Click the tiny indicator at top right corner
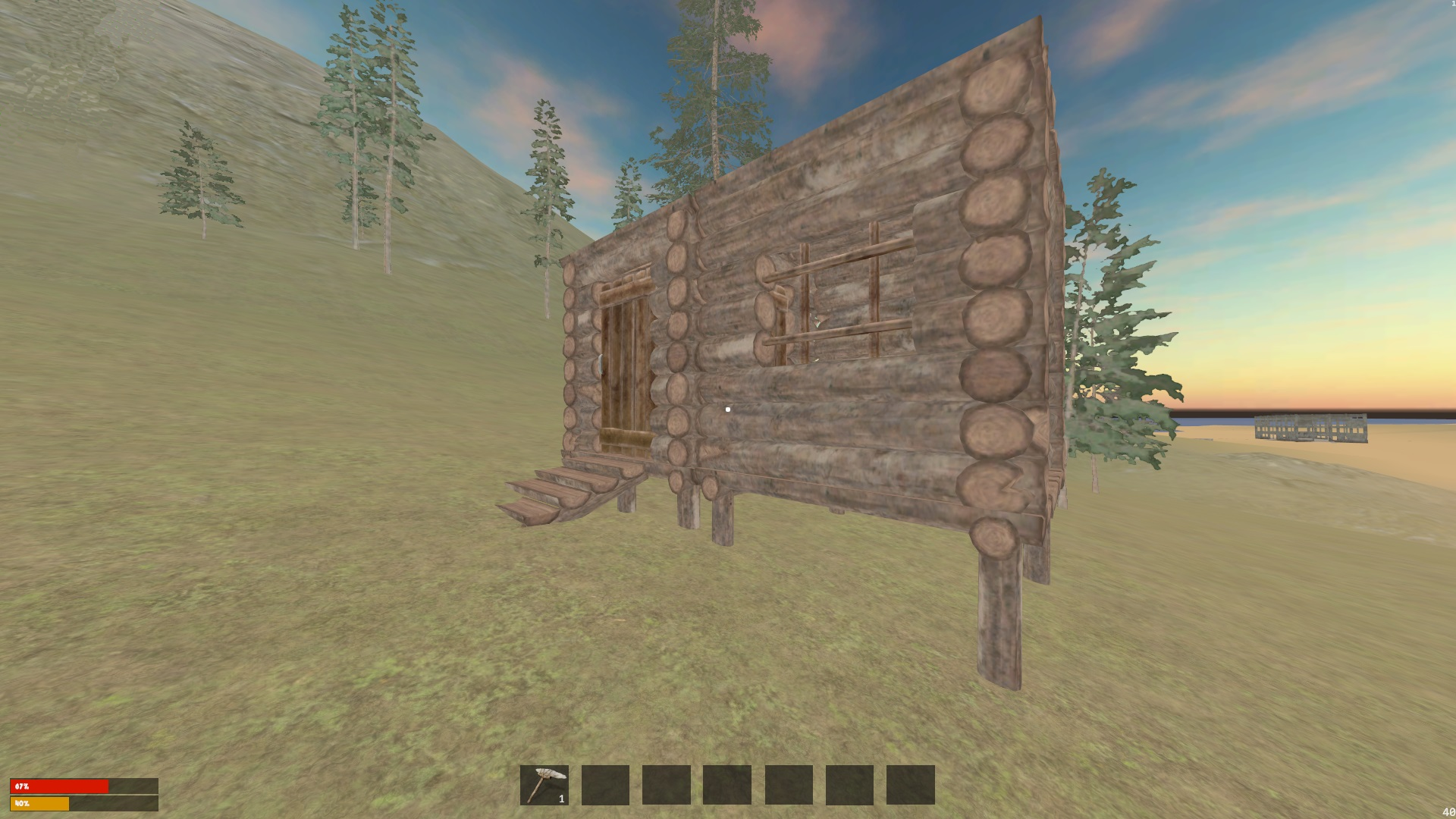This screenshot has height=819, width=1456. tap(1452, 4)
